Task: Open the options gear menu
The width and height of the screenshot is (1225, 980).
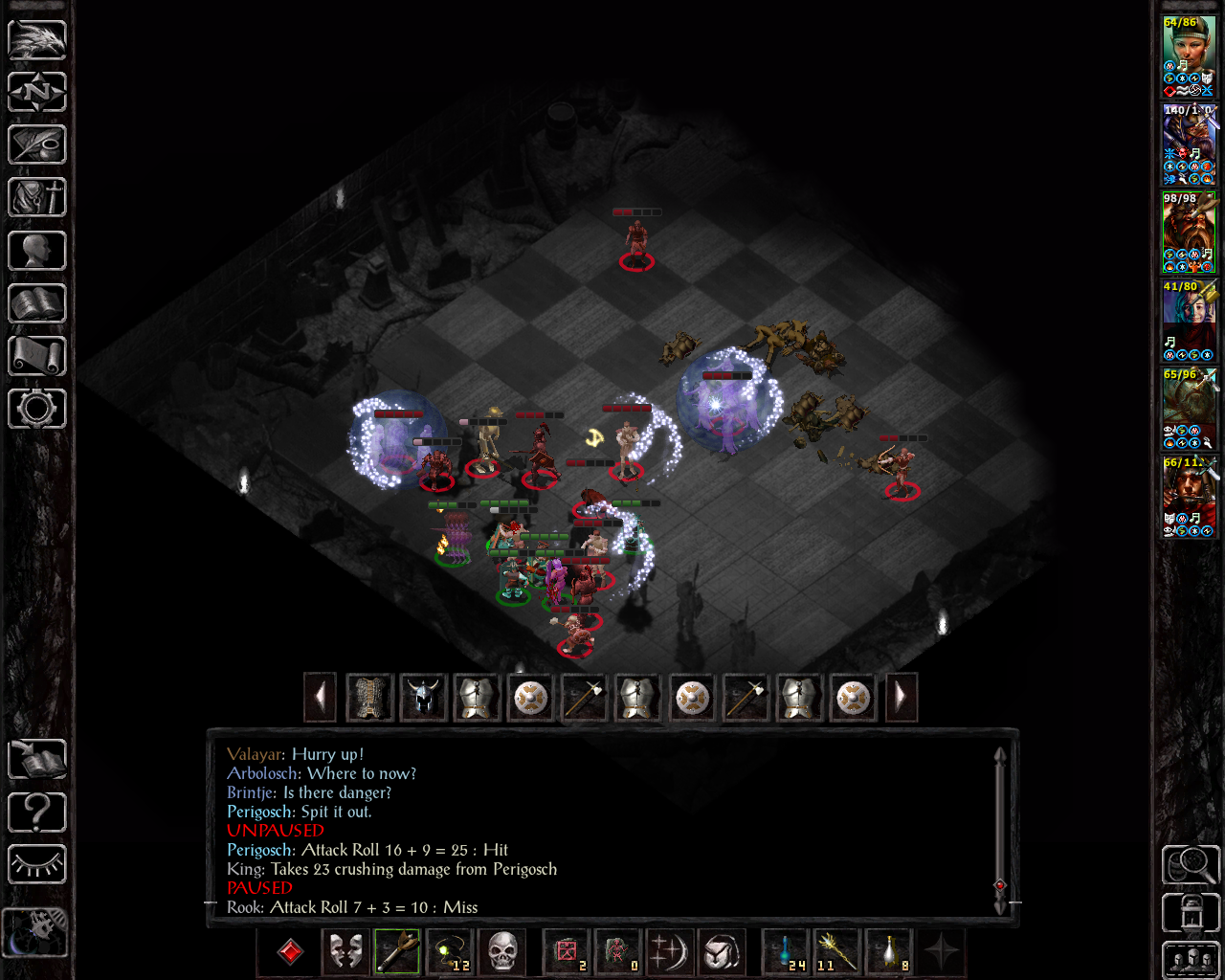Action: click(37, 409)
